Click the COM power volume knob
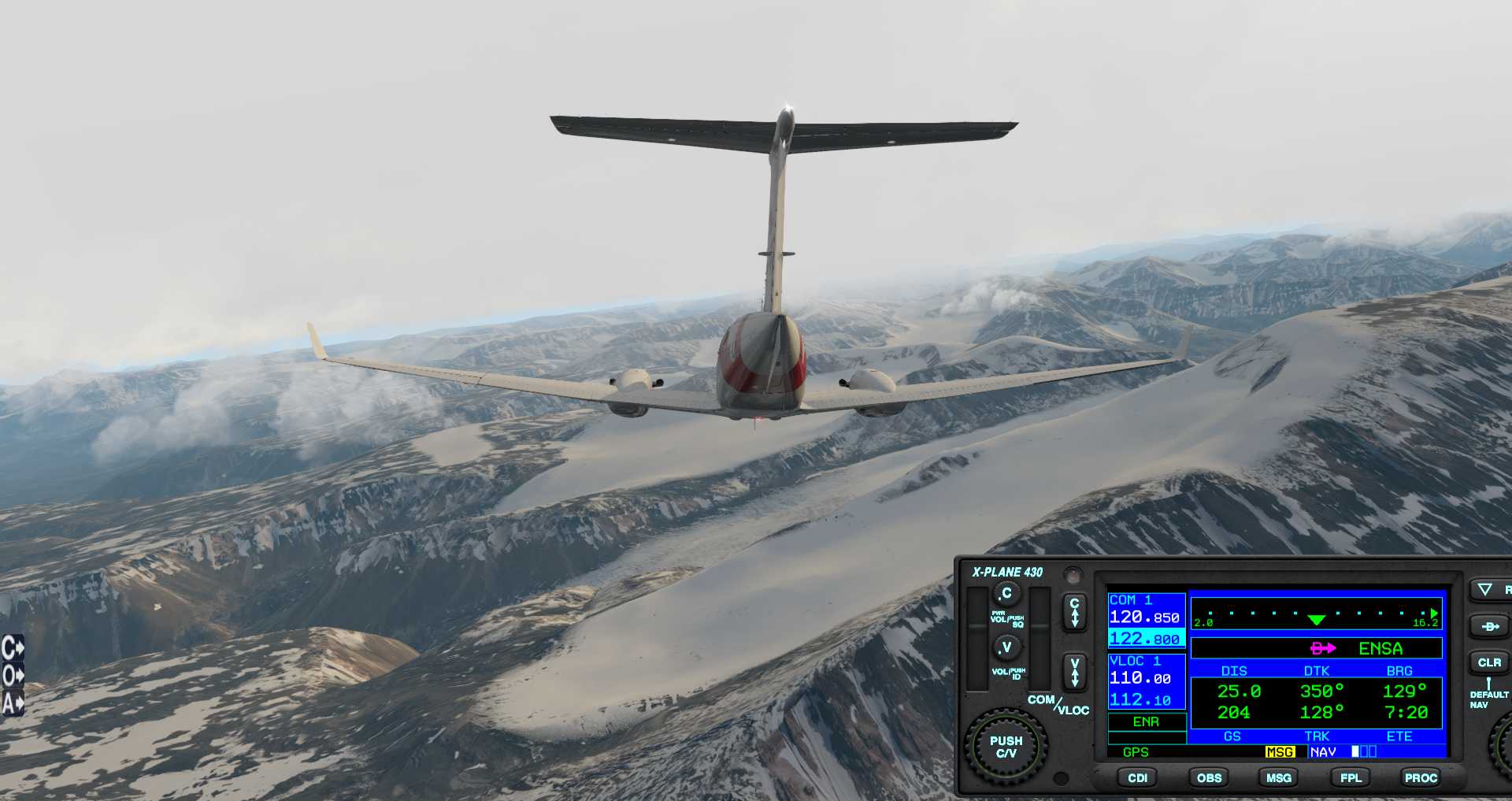1512x801 pixels. pos(1006,593)
